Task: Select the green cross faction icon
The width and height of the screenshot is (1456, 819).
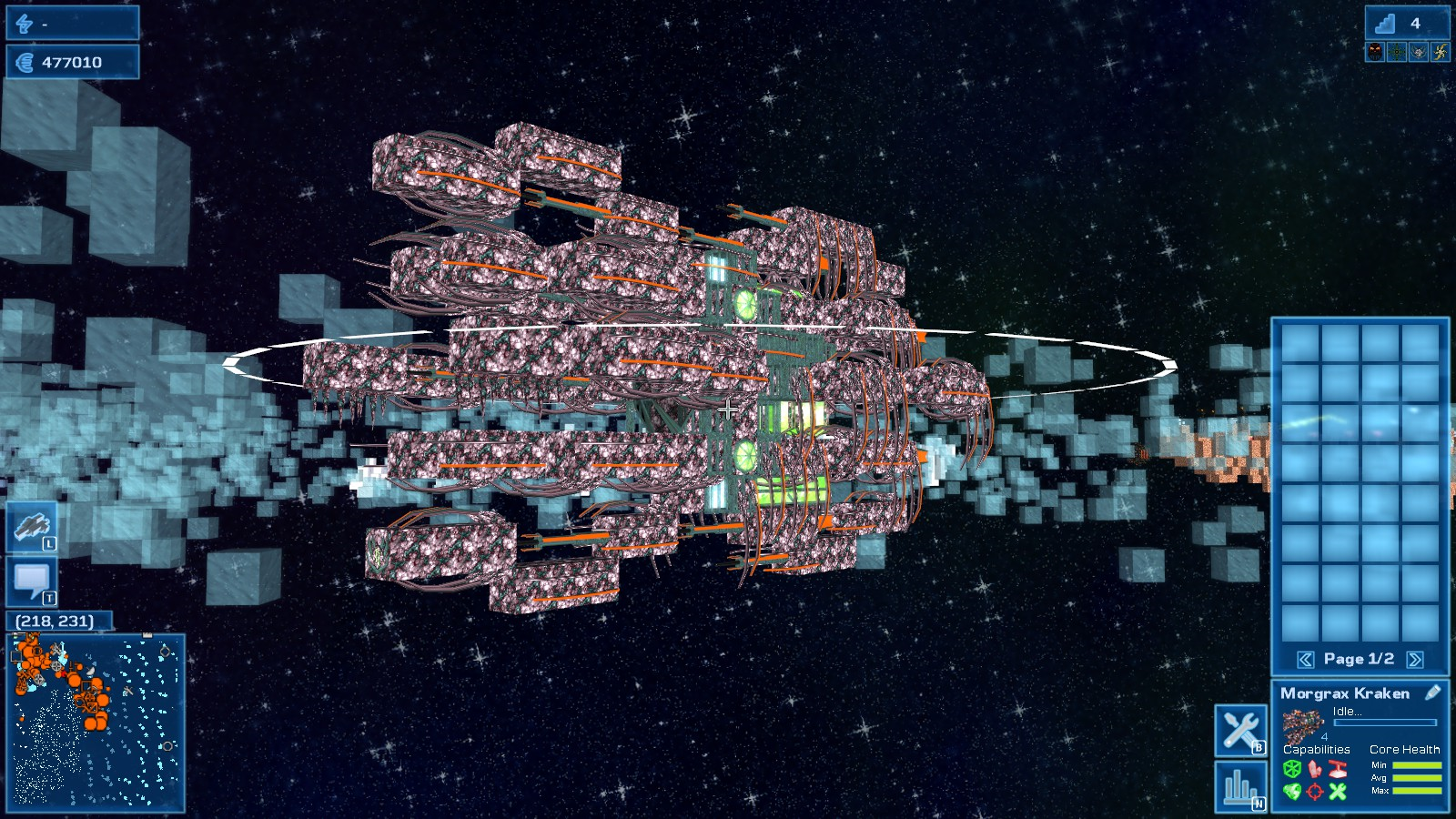Action: 1397,52
